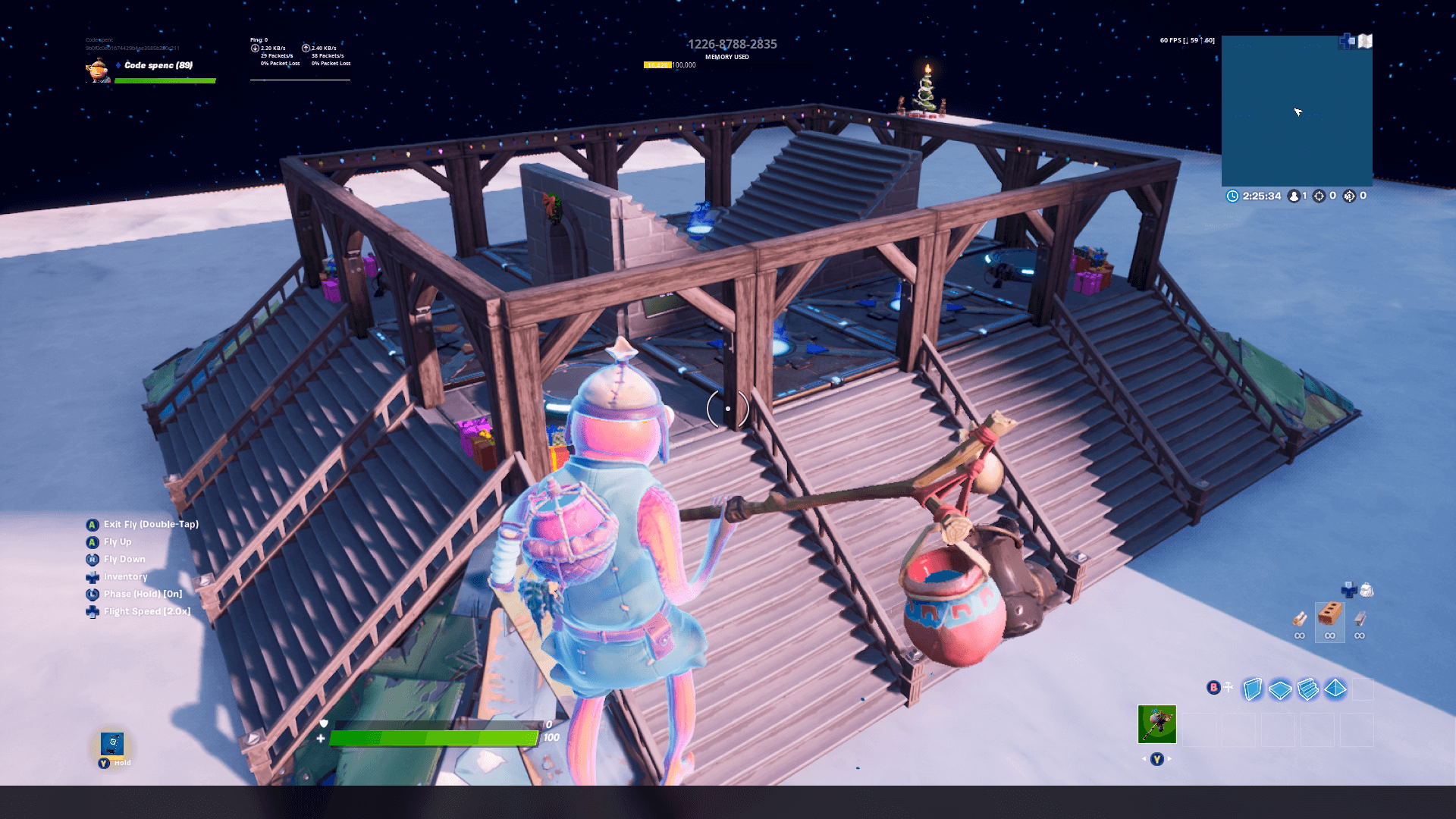Image resolution: width=1456 pixels, height=819 pixels.
Task: Select the stairs build piece icon
Action: (x=1307, y=687)
